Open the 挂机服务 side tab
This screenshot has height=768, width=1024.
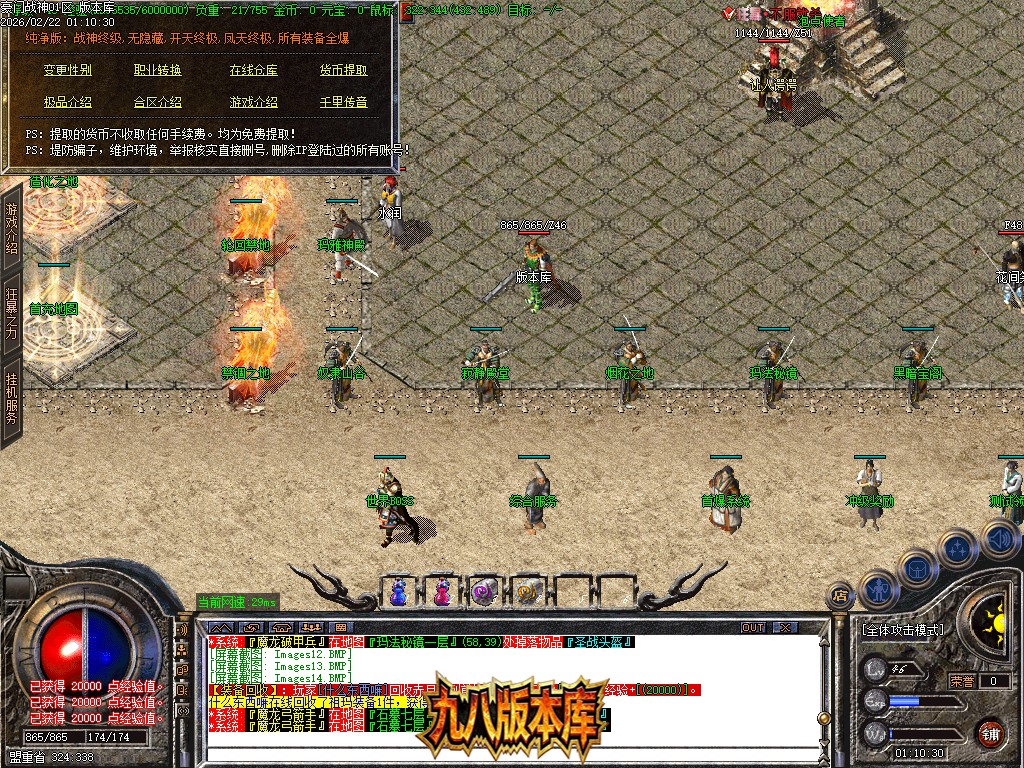click(x=12, y=398)
